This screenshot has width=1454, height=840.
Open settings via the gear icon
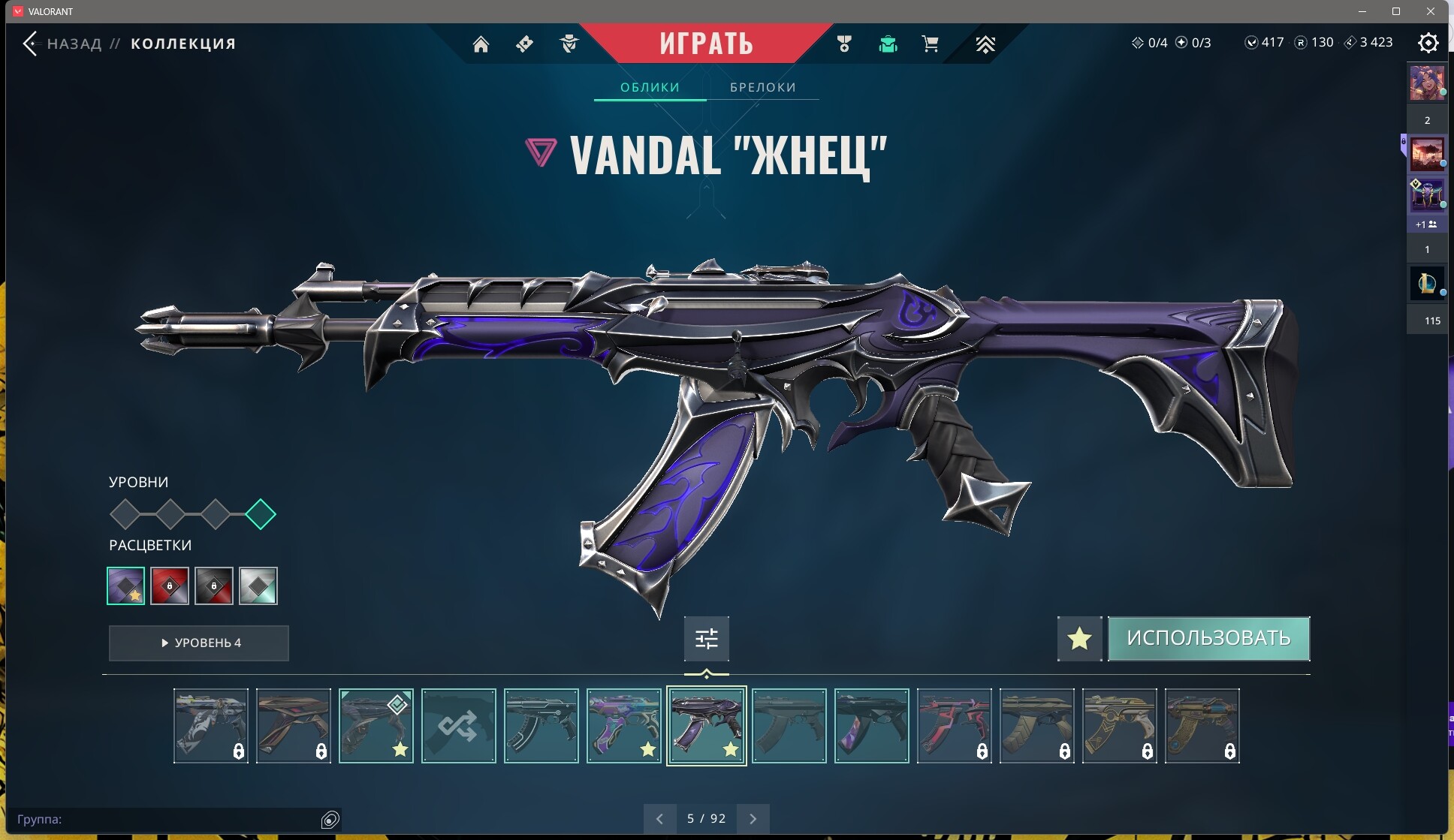[x=1428, y=43]
